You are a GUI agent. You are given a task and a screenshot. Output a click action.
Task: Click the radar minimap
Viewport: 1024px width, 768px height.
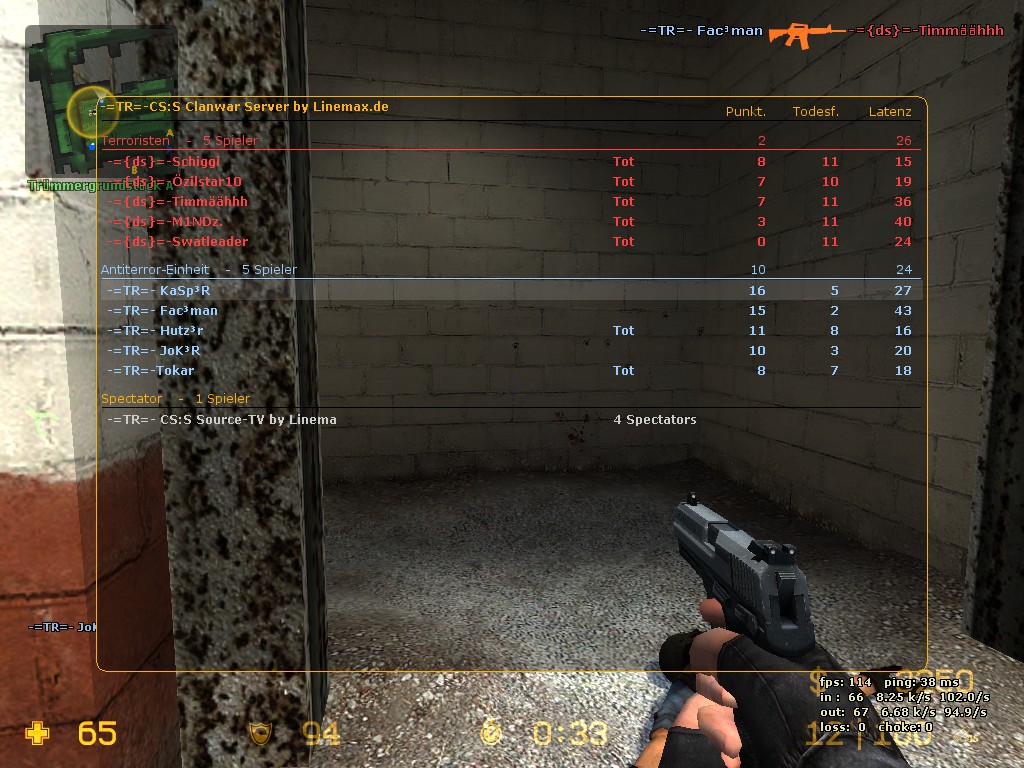[x=100, y=100]
